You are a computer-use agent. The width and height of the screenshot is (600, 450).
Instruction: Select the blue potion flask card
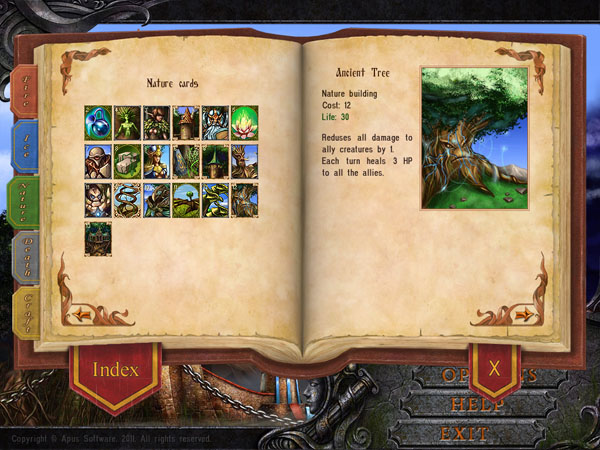pyautogui.click(x=97, y=120)
